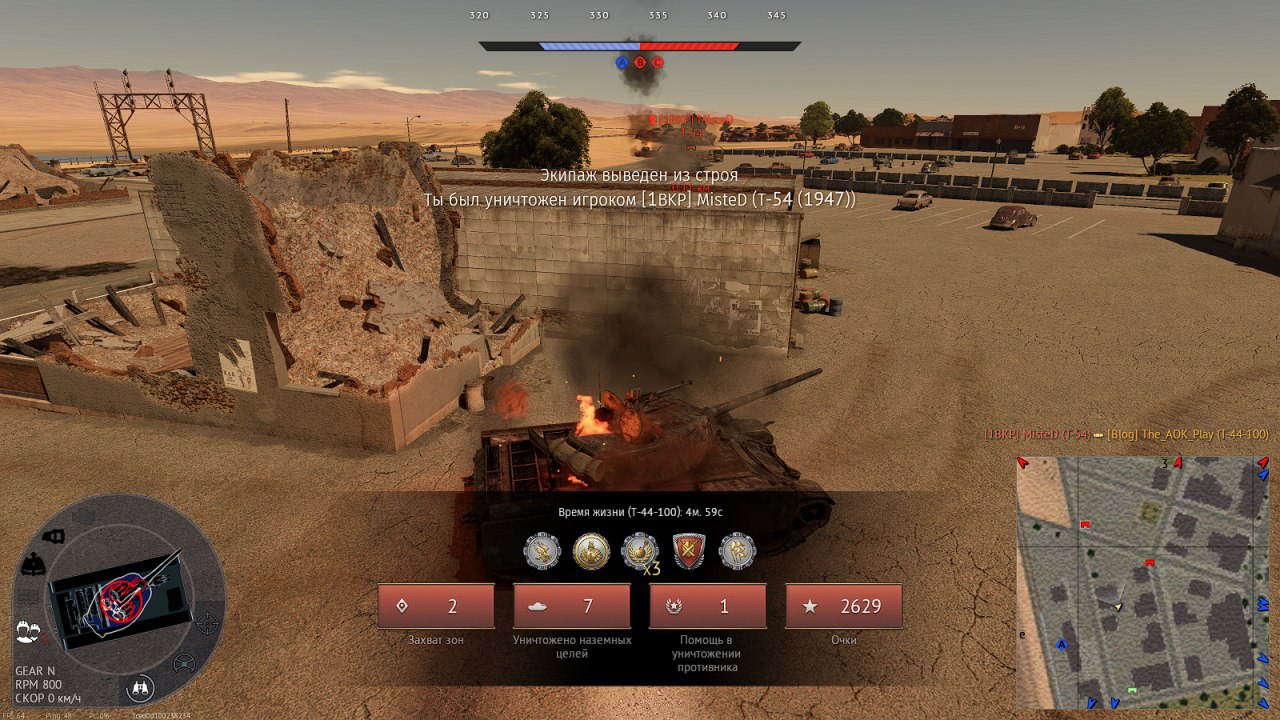Click the green allied tank marker on minimap
Screen dimensions: 1280x720
[x=1132, y=691]
